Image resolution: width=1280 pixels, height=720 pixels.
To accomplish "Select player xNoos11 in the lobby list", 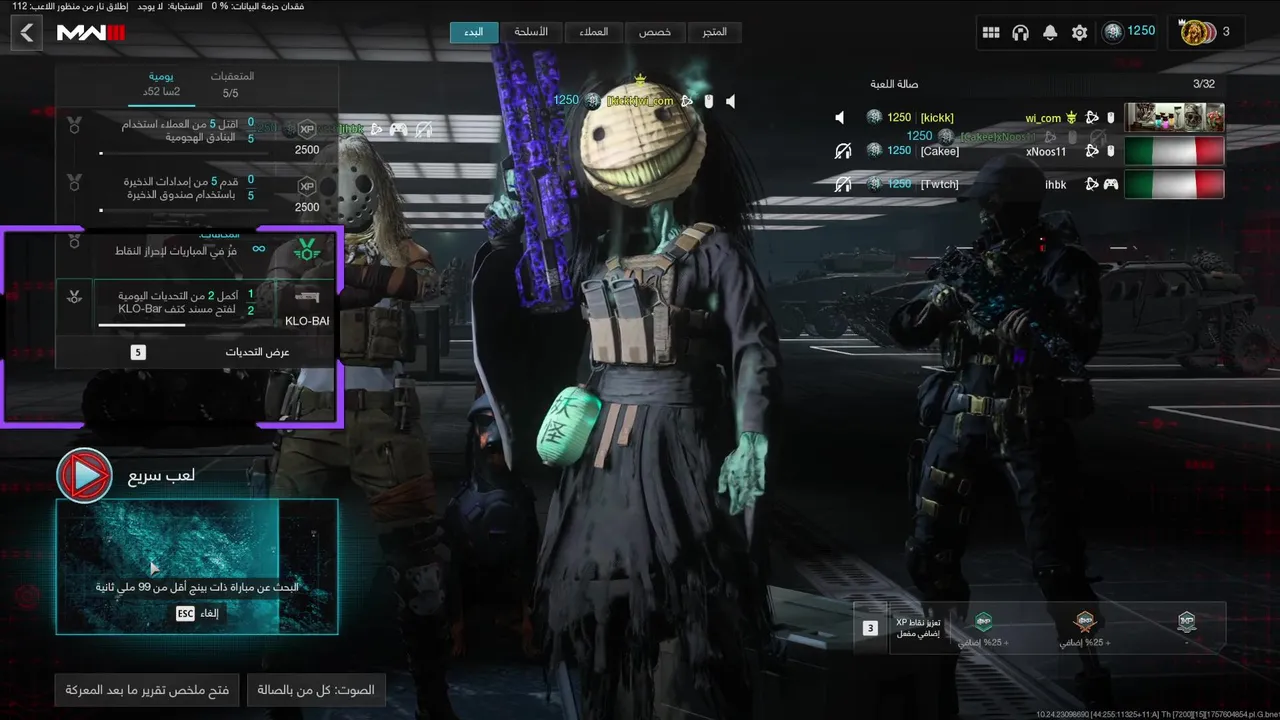I will pyautogui.click(x=1046, y=151).
